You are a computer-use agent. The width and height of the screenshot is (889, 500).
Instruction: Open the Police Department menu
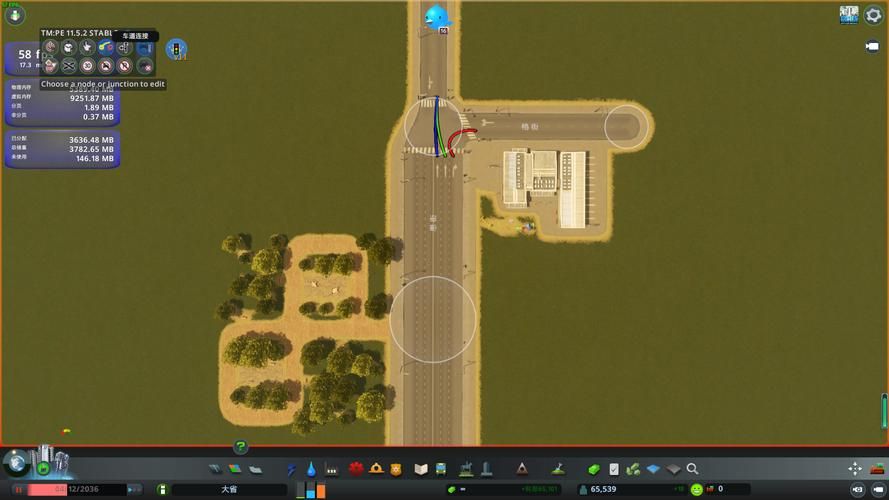pyautogui.click(x=396, y=469)
